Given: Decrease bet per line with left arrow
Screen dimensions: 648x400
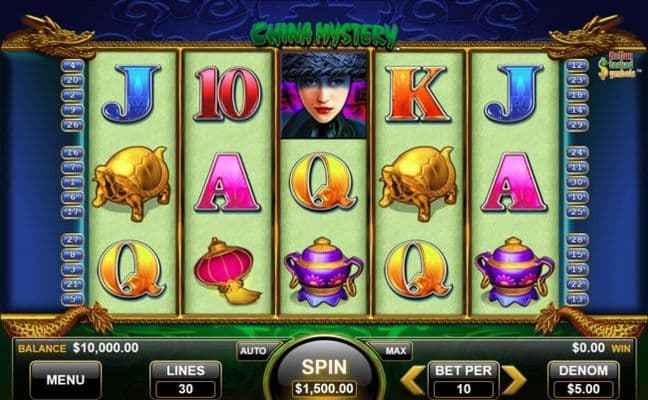Looking at the screenshot, I should click(412, 379).
